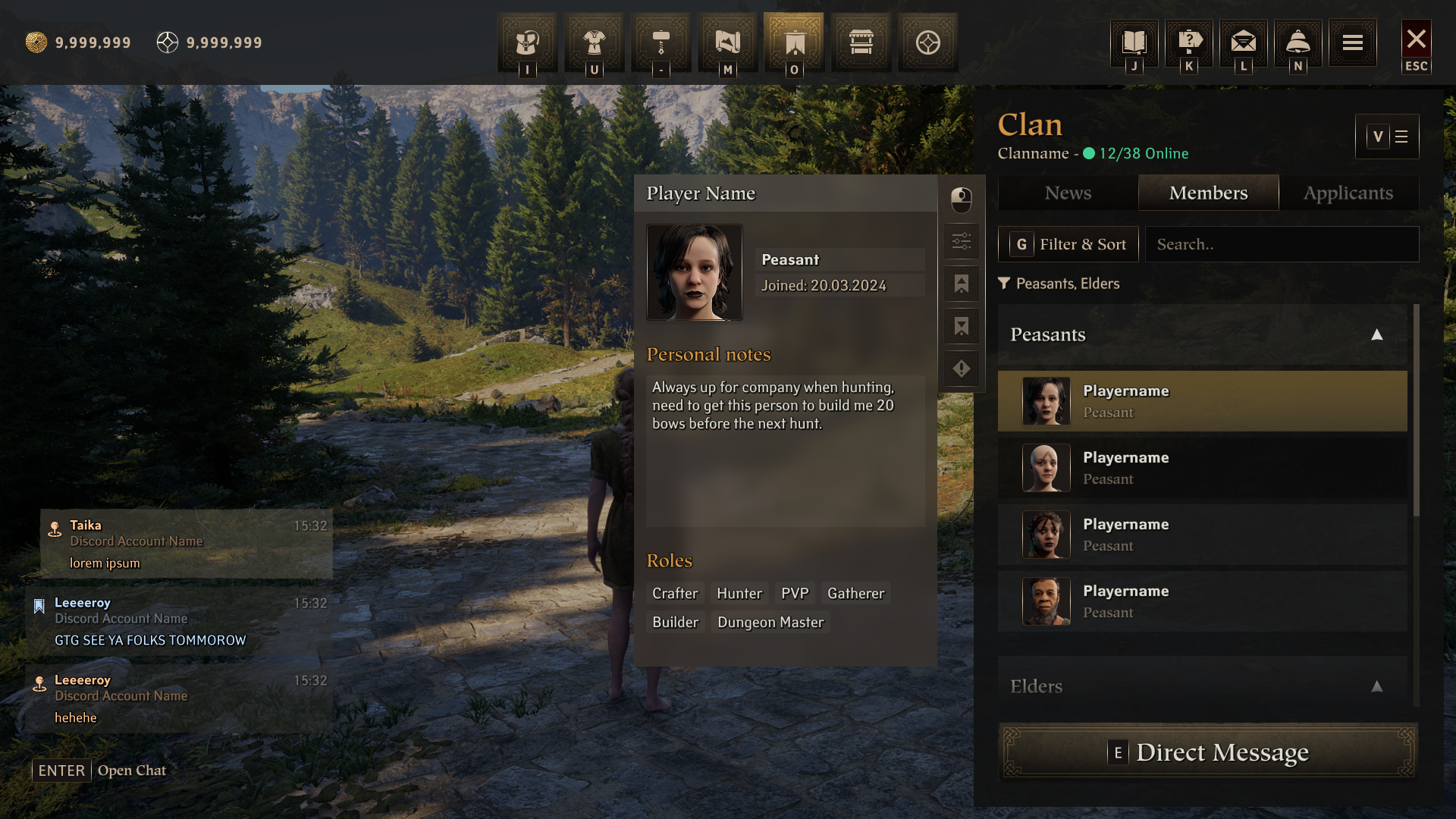The height and width of the screenshot is (819, 1456).
Task: Open the clan banner icon in top bar
Action: coord(794,43)
